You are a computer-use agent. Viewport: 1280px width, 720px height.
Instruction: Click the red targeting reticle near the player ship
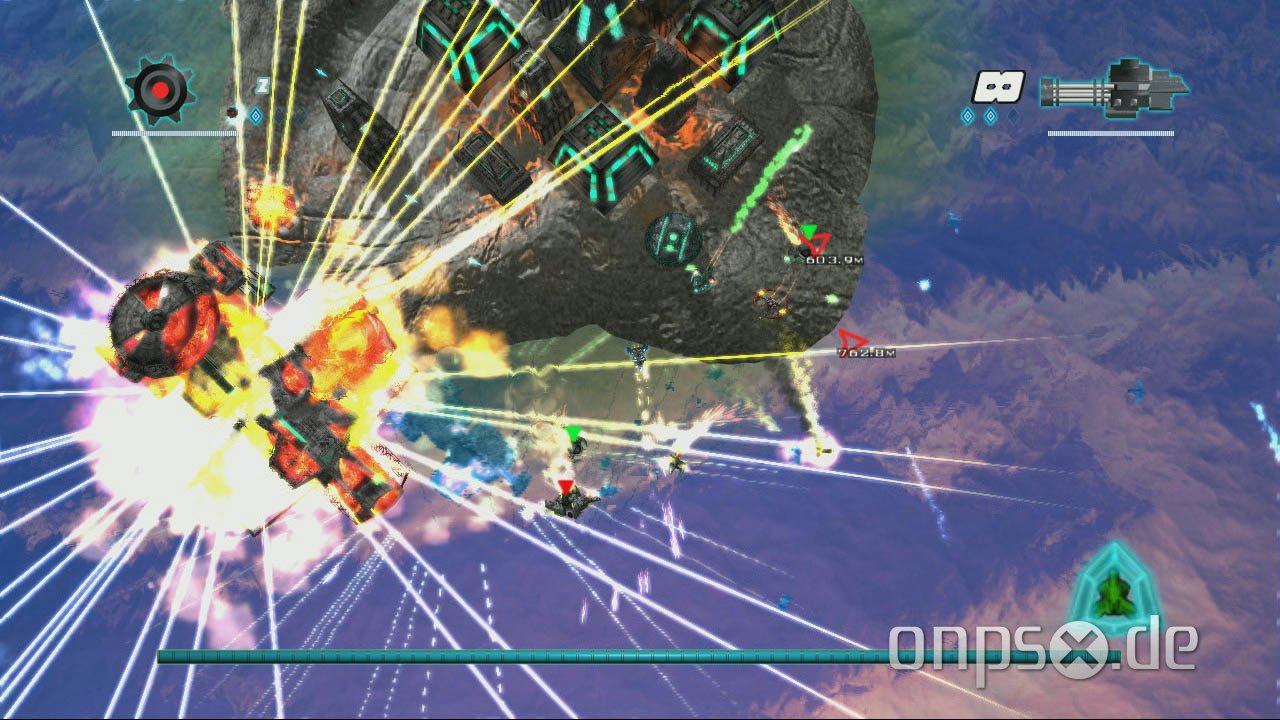pos(563,484)
